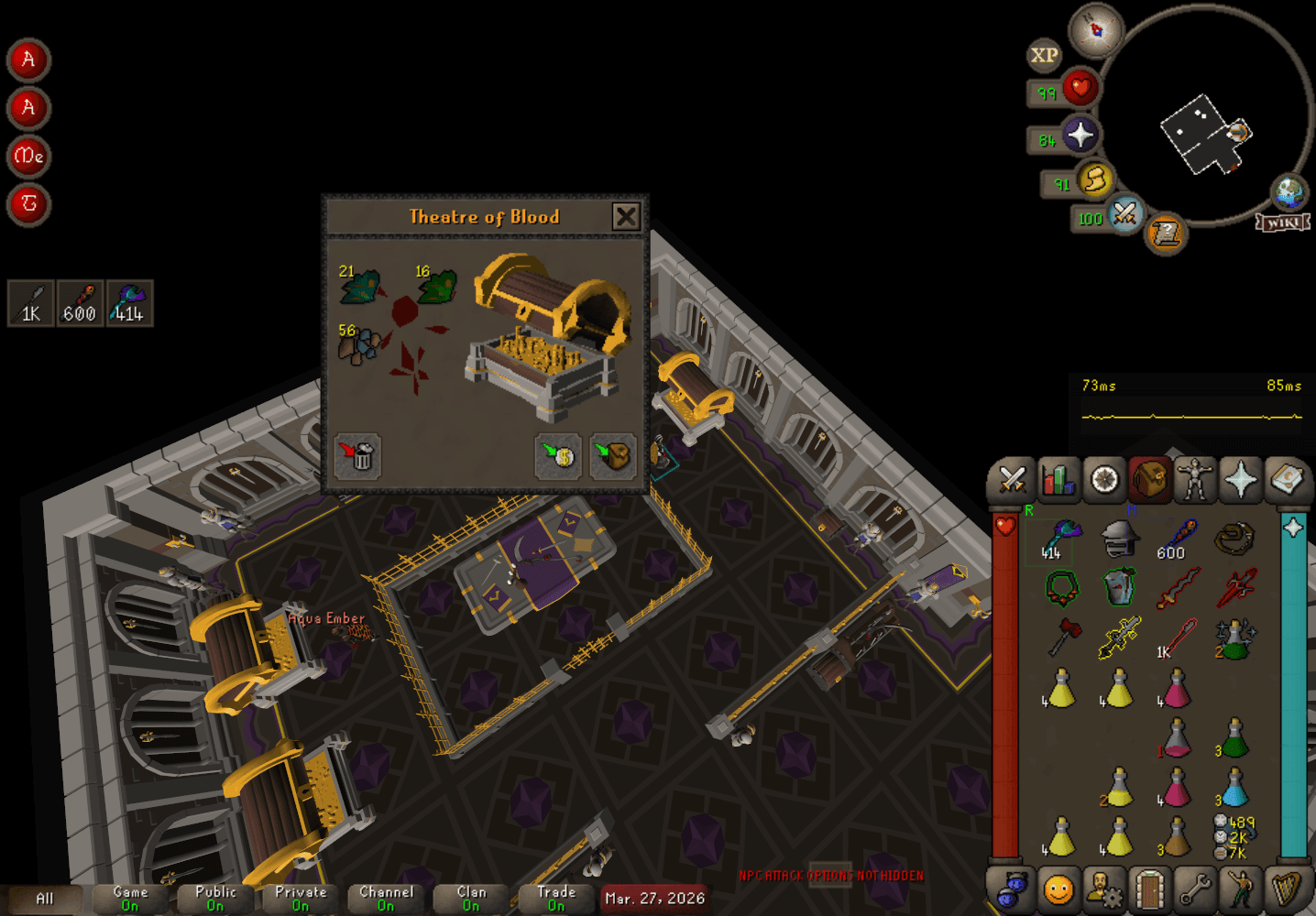The height and width of the screenshot is (916, 1316).
Task: Take rewards to inventory with the backpack button
Action: click(x=612, y=455)
